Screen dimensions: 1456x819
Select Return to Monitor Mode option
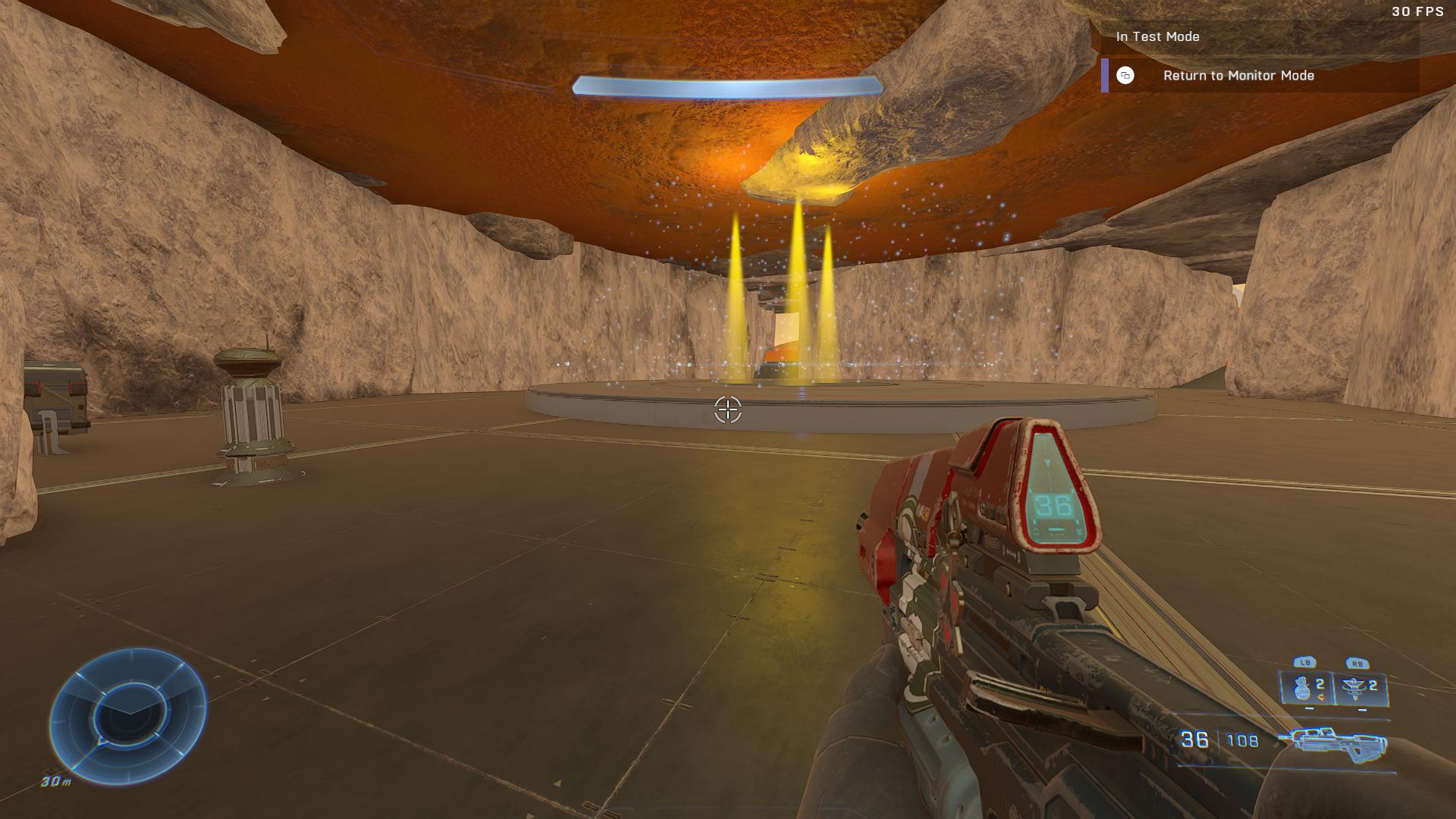click(1238, 76)
